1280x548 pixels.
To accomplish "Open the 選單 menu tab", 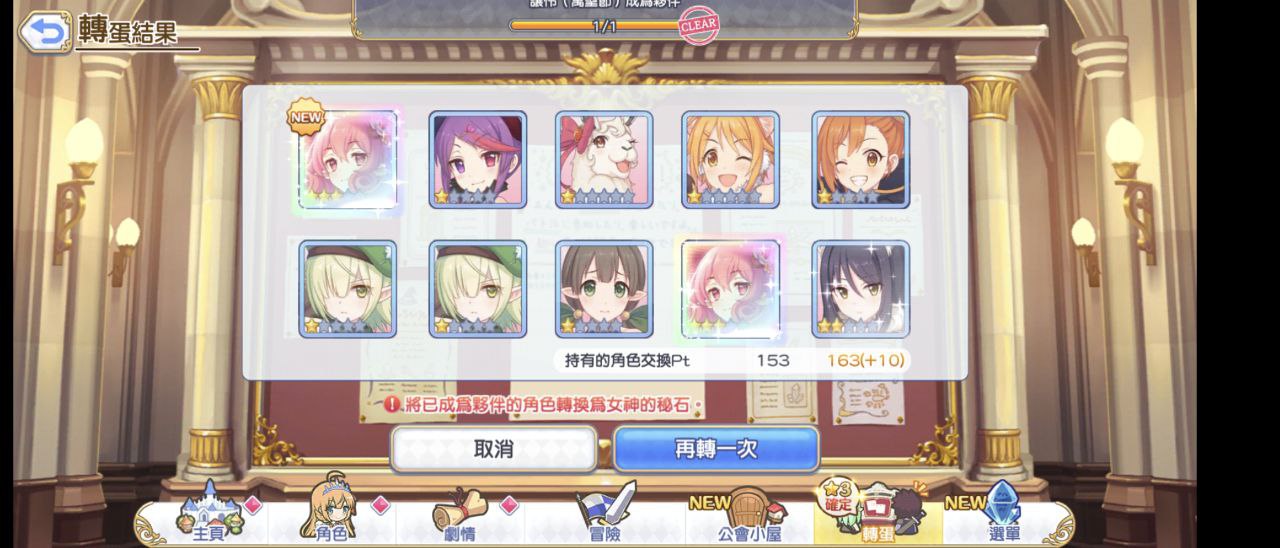I will click(x=1003, y=516).
